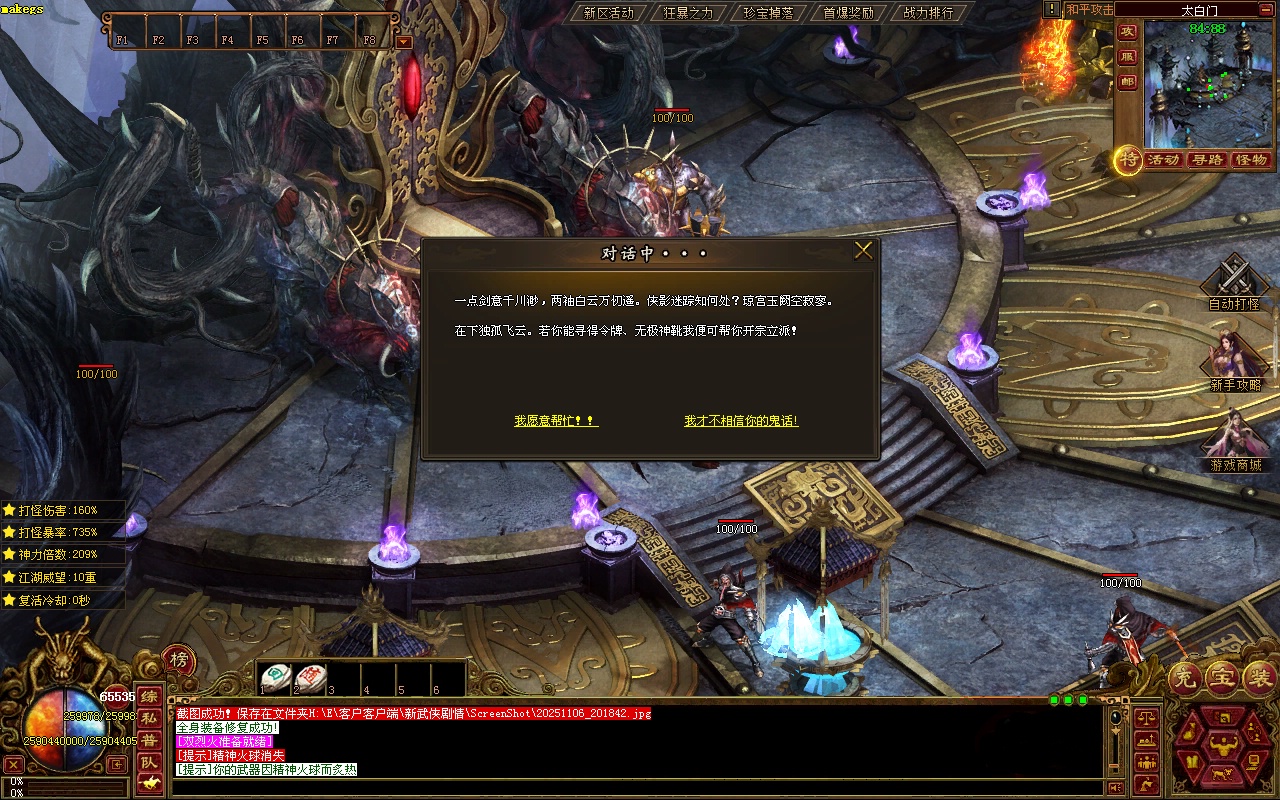Open the 新区活动 menu

608,13
